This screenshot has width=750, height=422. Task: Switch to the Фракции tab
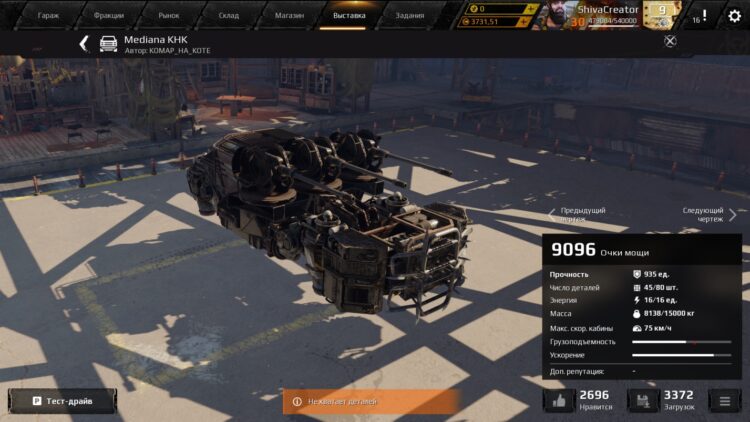(108, 15)
